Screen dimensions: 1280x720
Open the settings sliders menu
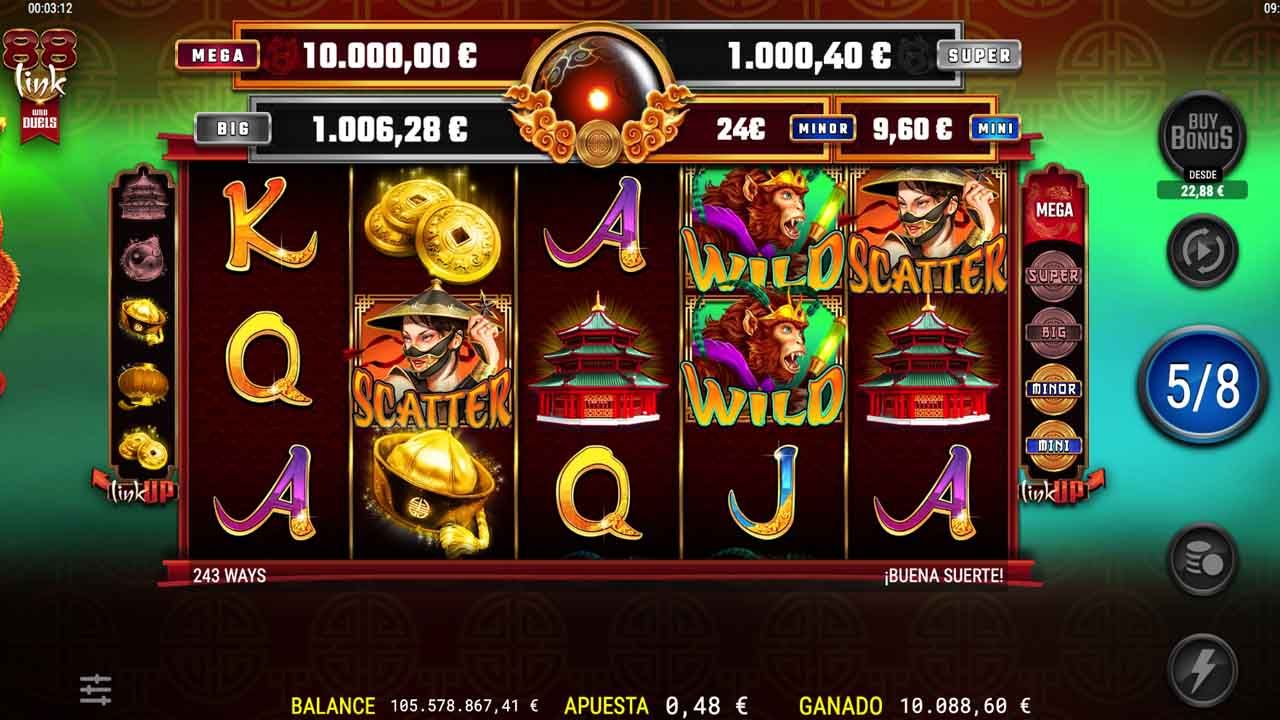[96, 688]
